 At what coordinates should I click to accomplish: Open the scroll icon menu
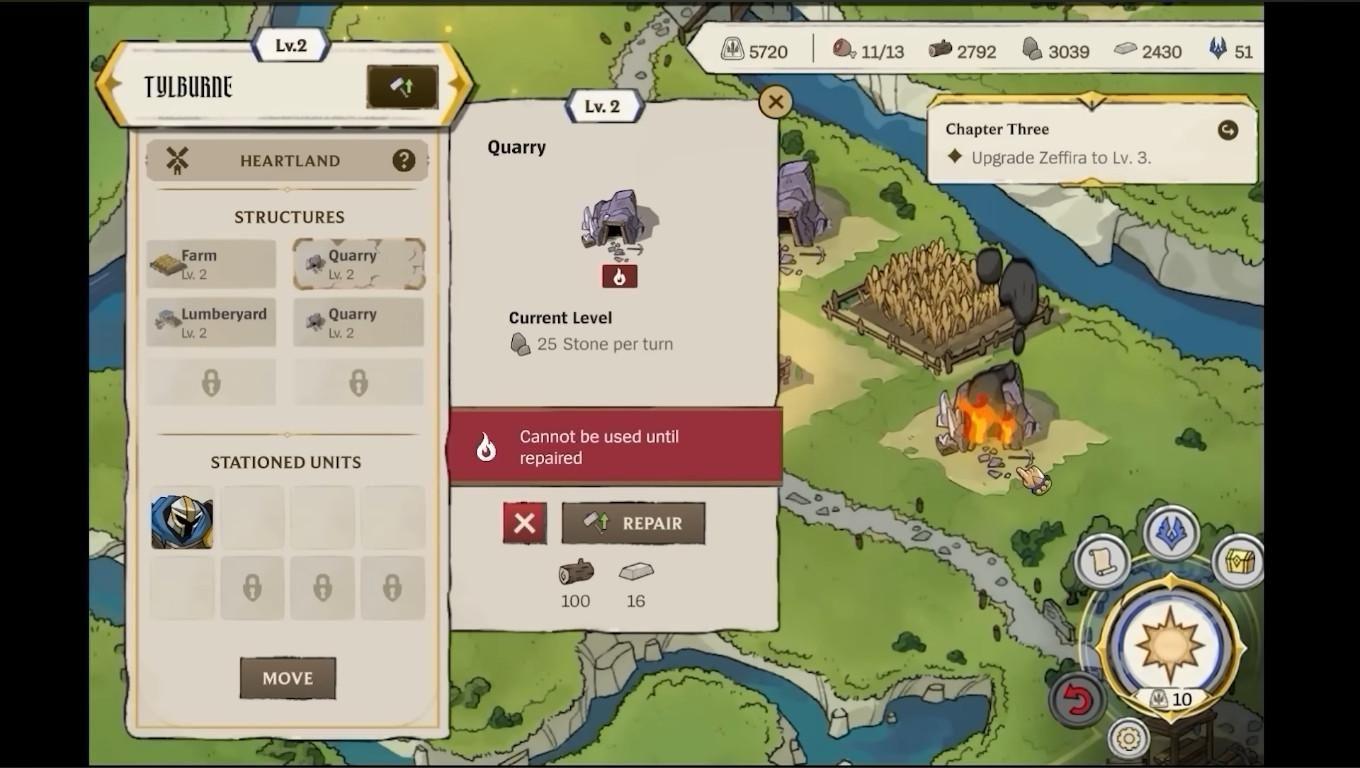click(1102, 561)
